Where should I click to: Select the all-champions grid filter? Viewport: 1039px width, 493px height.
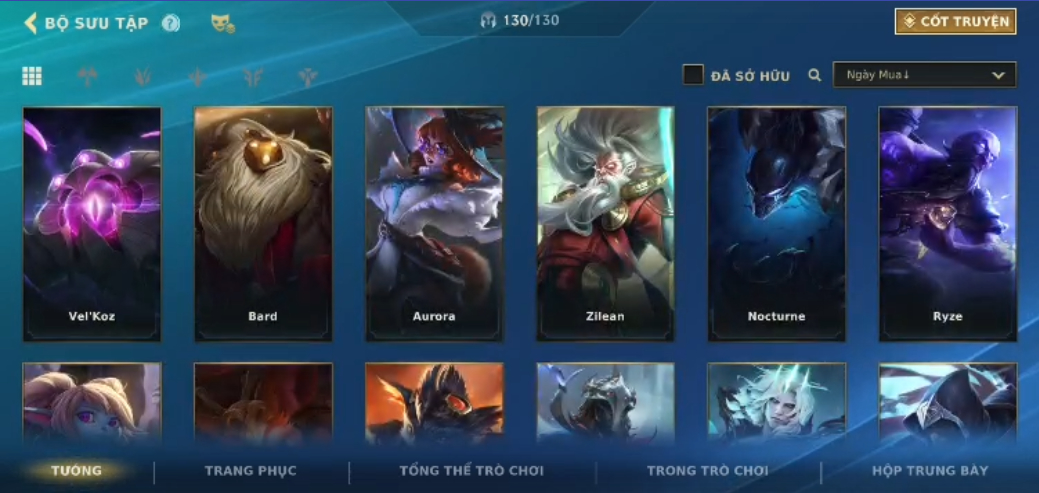[x=32, y=76]
